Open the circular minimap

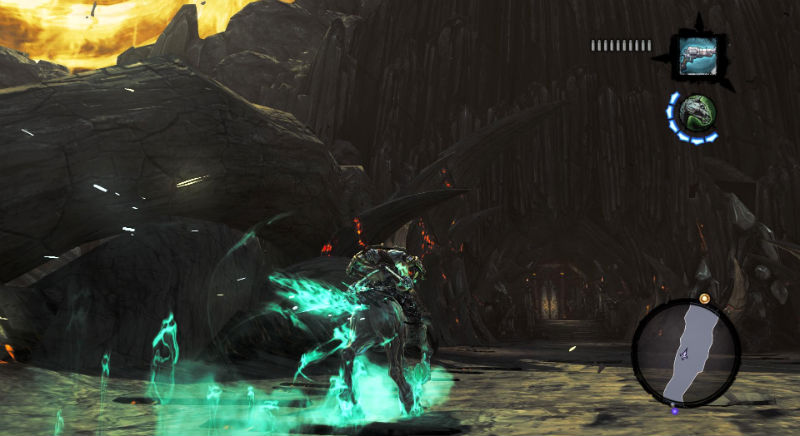point(685,350)
